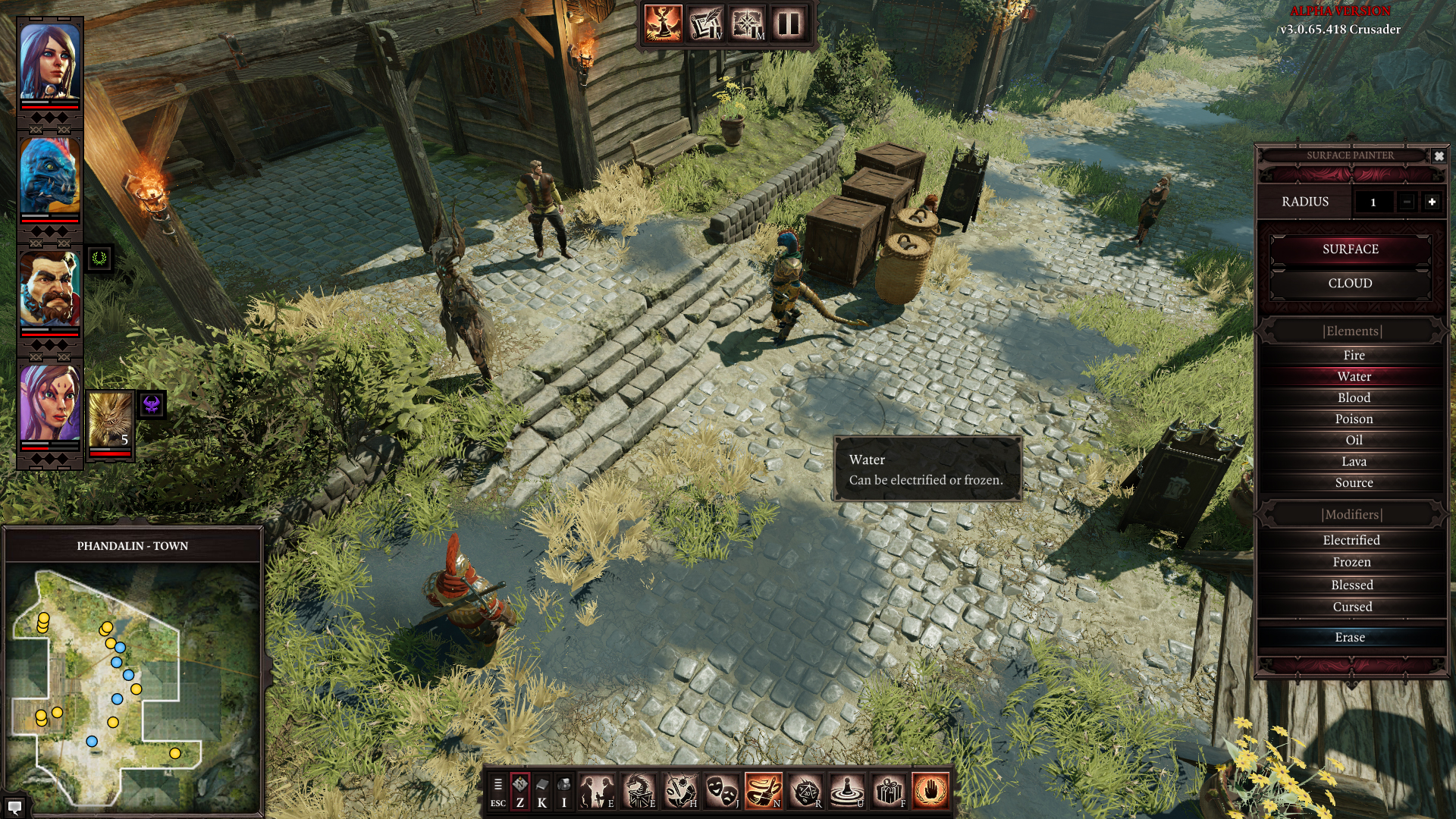The height and width of the screenshot is (819, 1456).
Task: Select the bearded dwarf portrait
Action: pyautogui.click(x=49, y=290)
